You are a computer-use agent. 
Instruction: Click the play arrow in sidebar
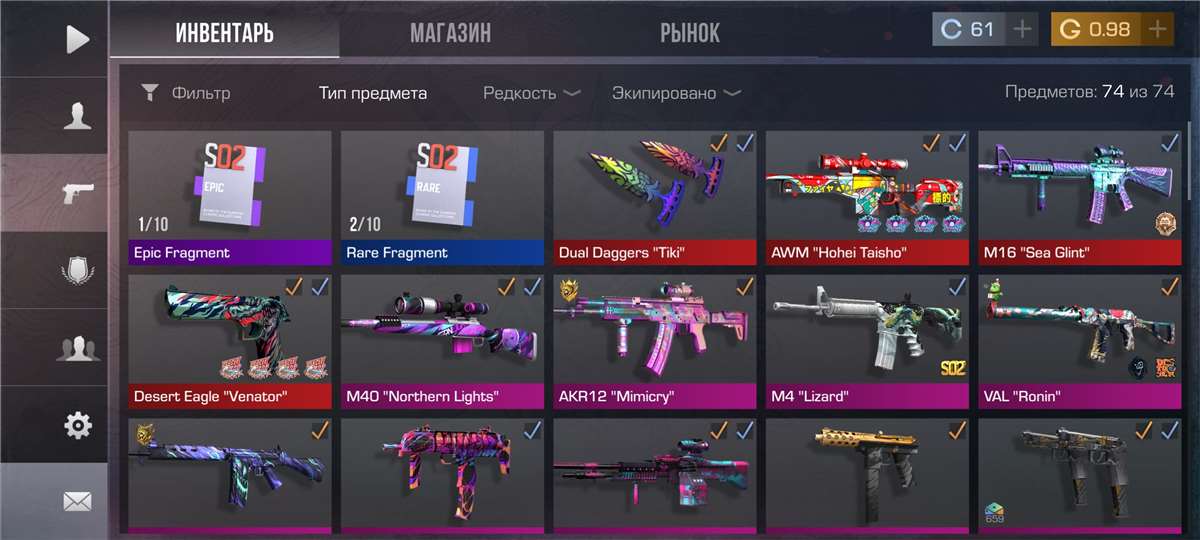[77, 39]
